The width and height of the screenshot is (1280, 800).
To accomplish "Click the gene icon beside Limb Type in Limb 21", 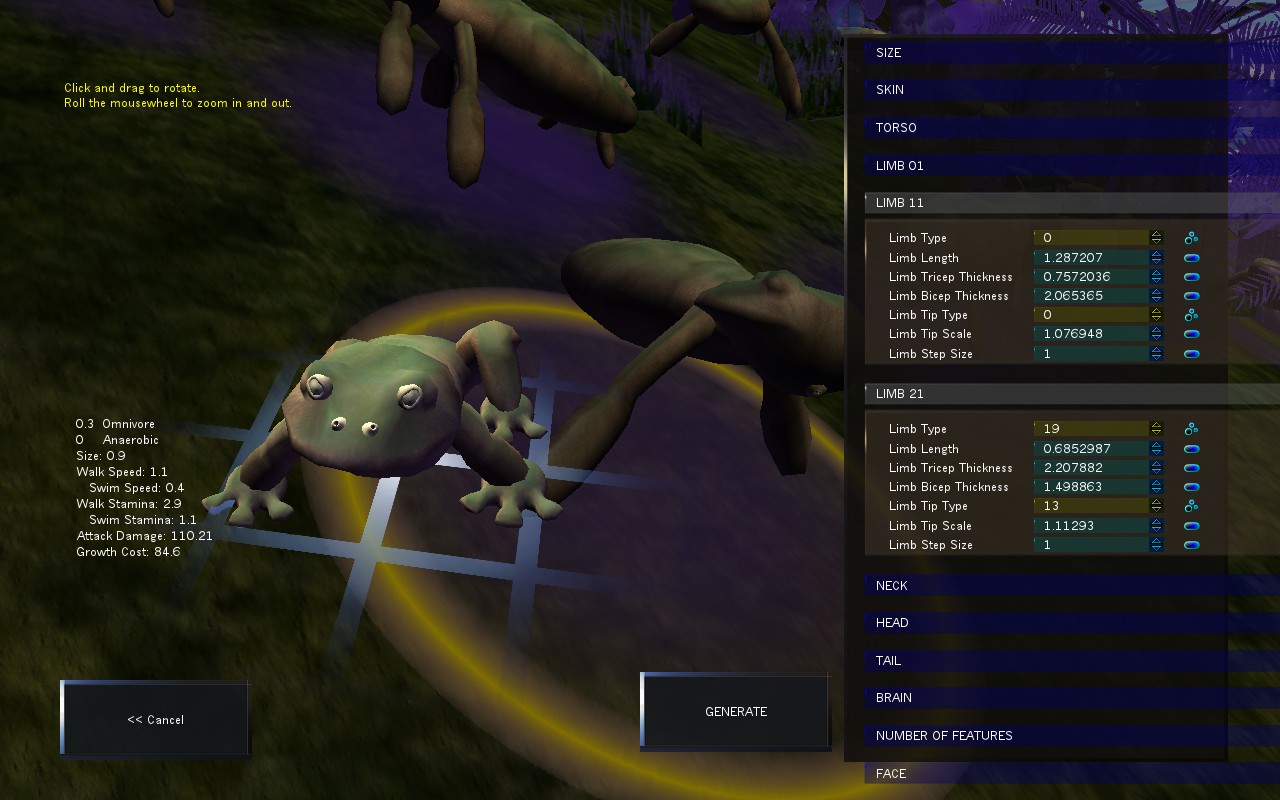I will click(1191, 428).
